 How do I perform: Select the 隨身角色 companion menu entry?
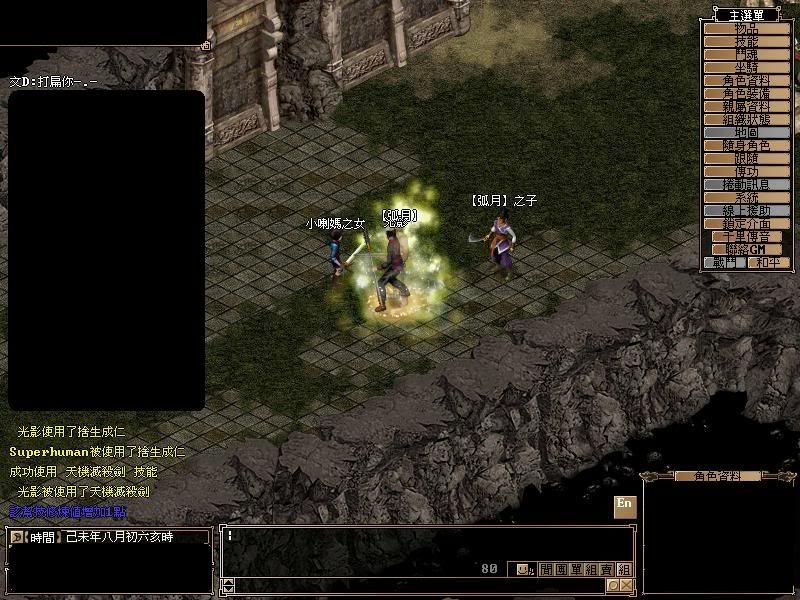pos(746,145)
